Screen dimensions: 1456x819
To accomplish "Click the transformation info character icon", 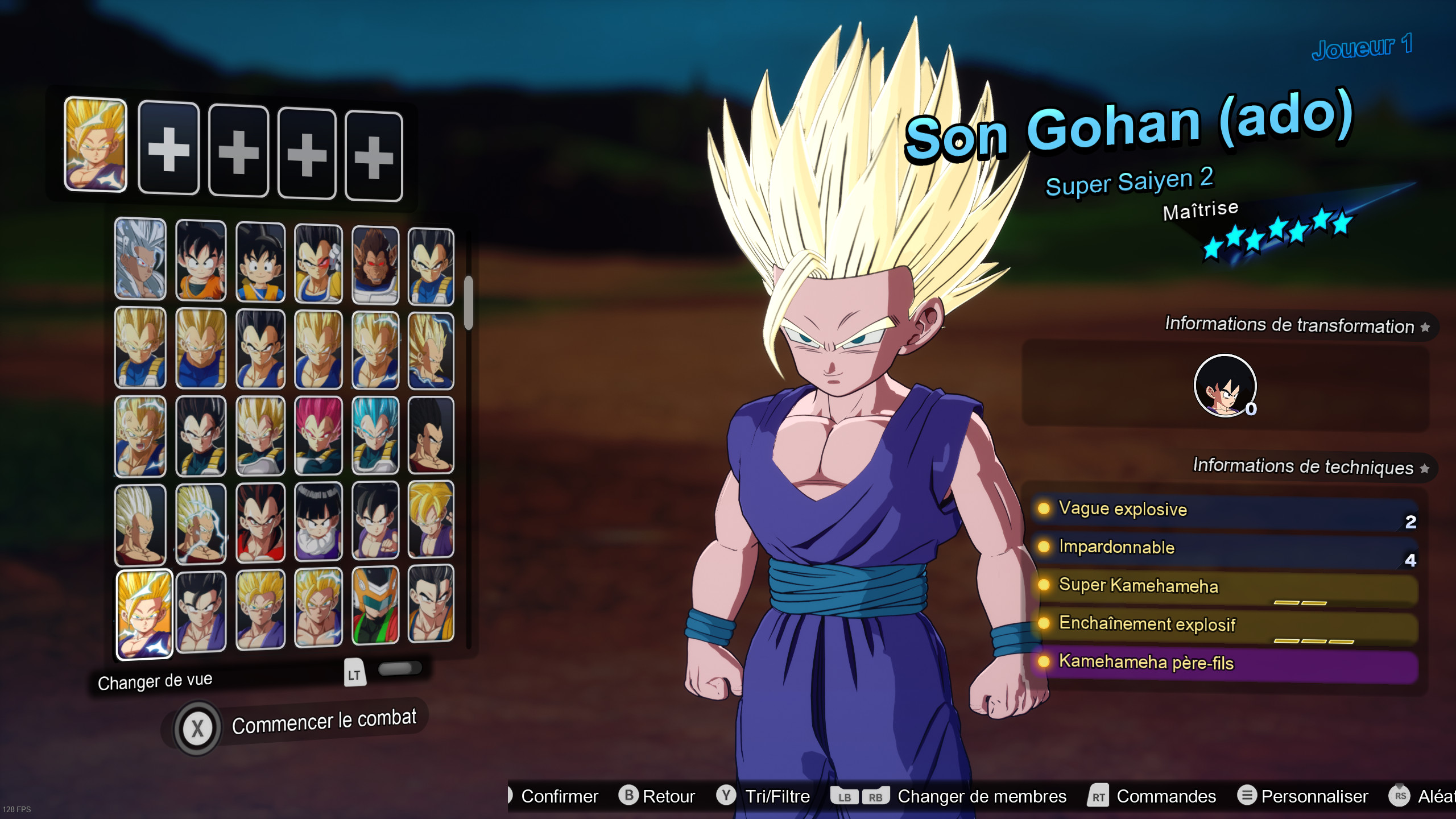I will 1226,387.
